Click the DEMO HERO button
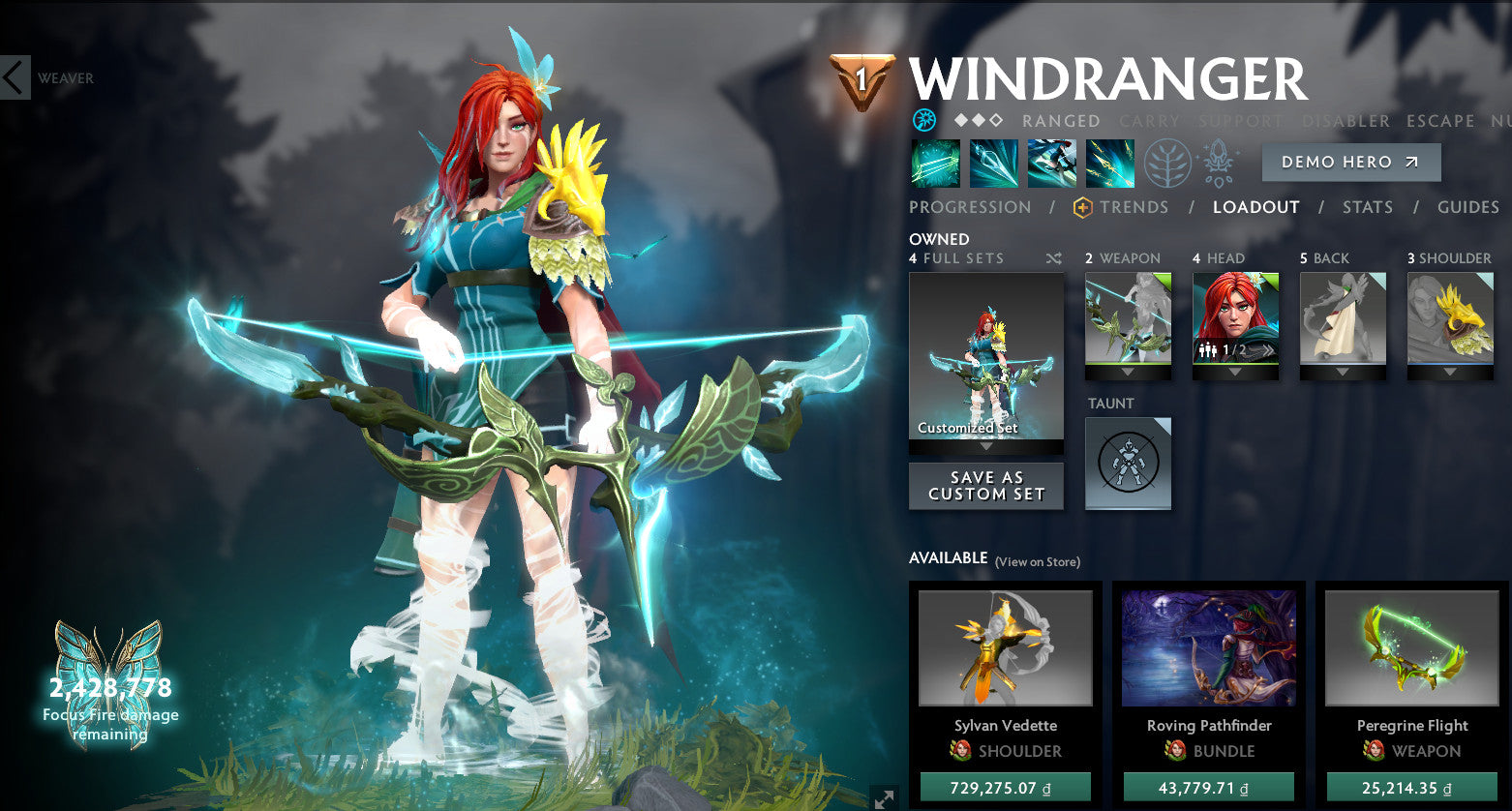Viewport: 1512px width, 811px height. coord(1351,162)
